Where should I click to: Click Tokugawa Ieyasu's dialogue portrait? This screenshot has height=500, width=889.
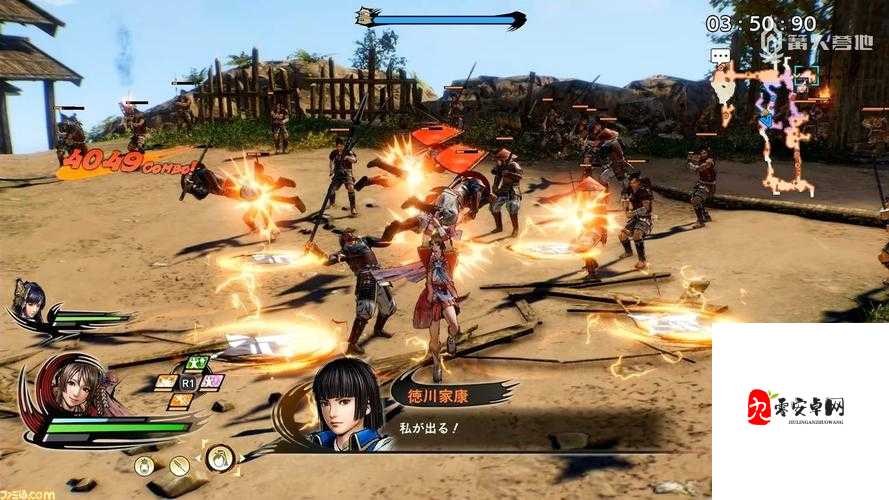(346, 404)
